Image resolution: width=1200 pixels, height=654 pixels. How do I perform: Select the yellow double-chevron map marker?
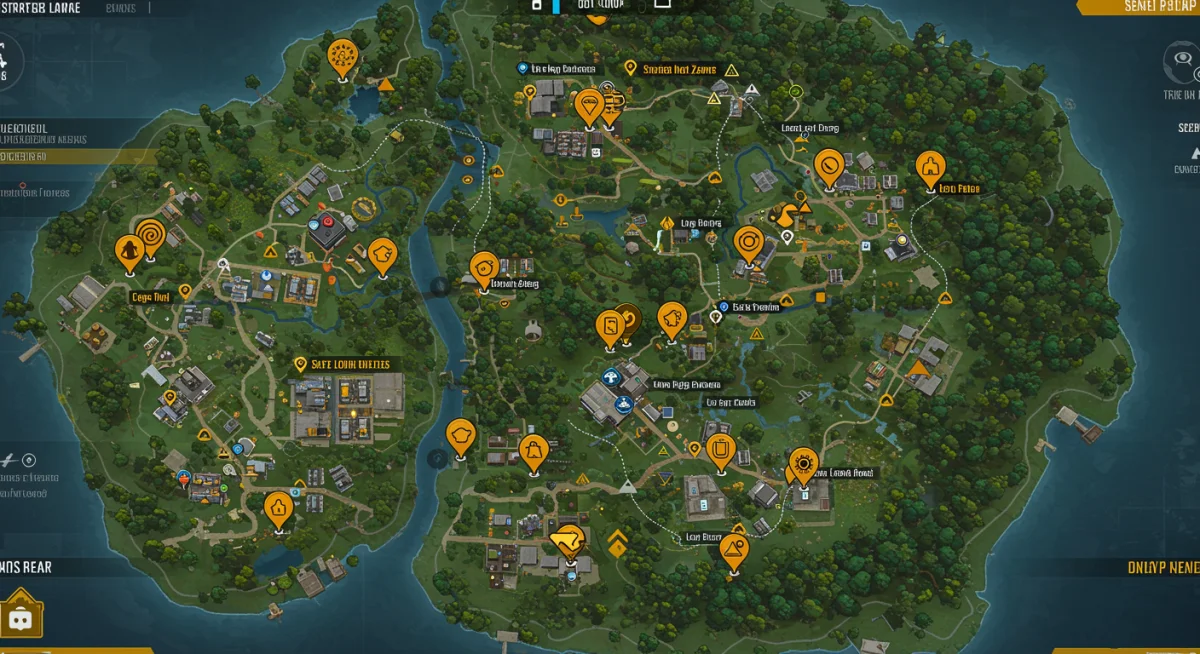[617, 542]
